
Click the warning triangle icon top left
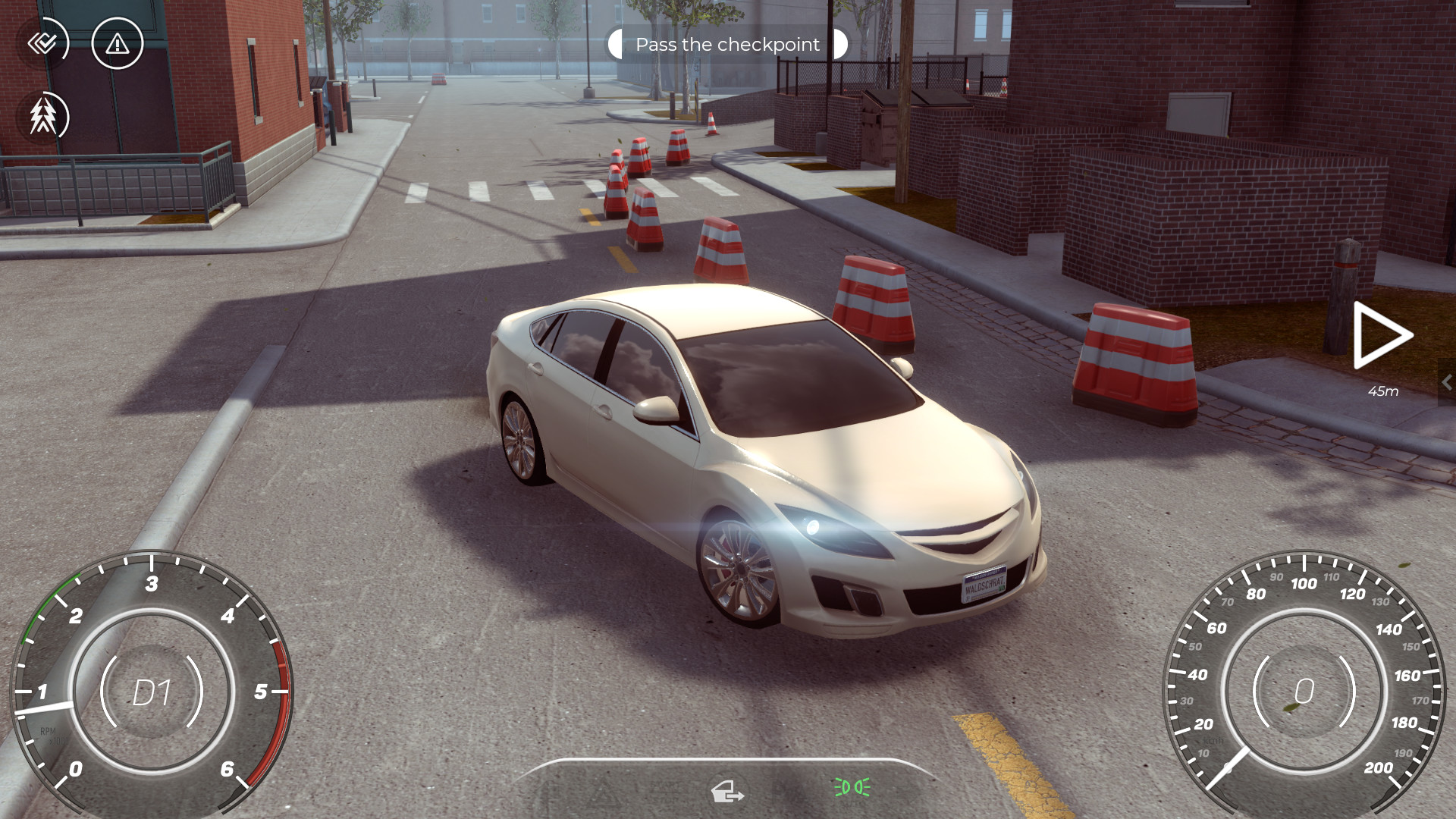118,43
